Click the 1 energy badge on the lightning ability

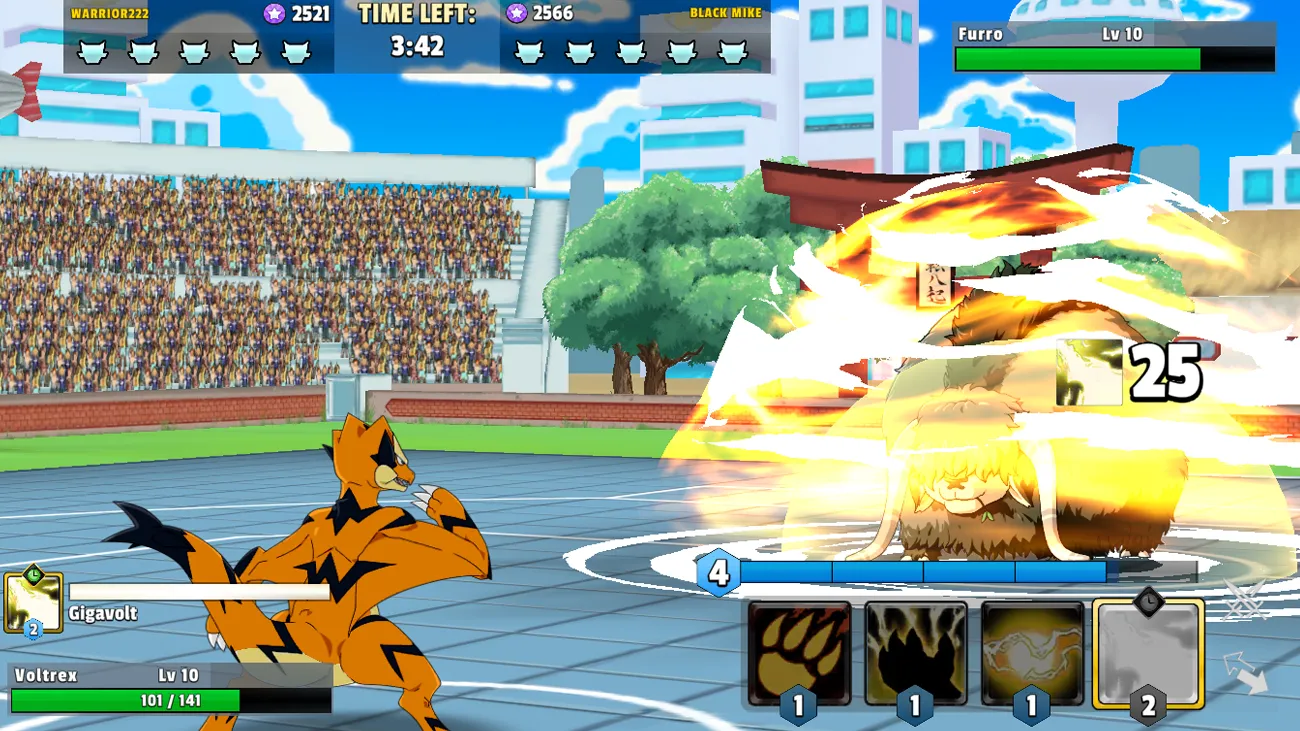pos(1030,704)
